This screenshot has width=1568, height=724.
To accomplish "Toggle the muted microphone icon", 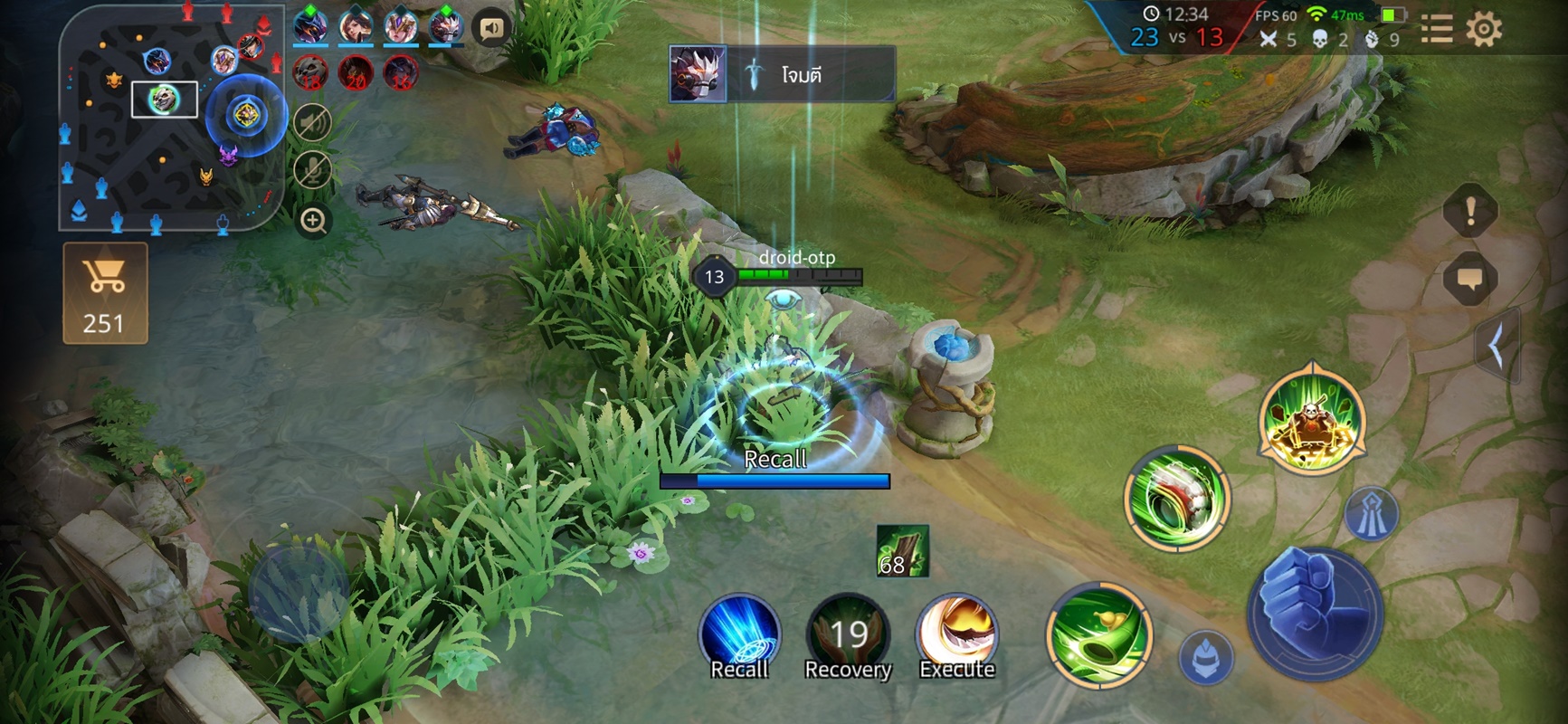I will (313, 170).
